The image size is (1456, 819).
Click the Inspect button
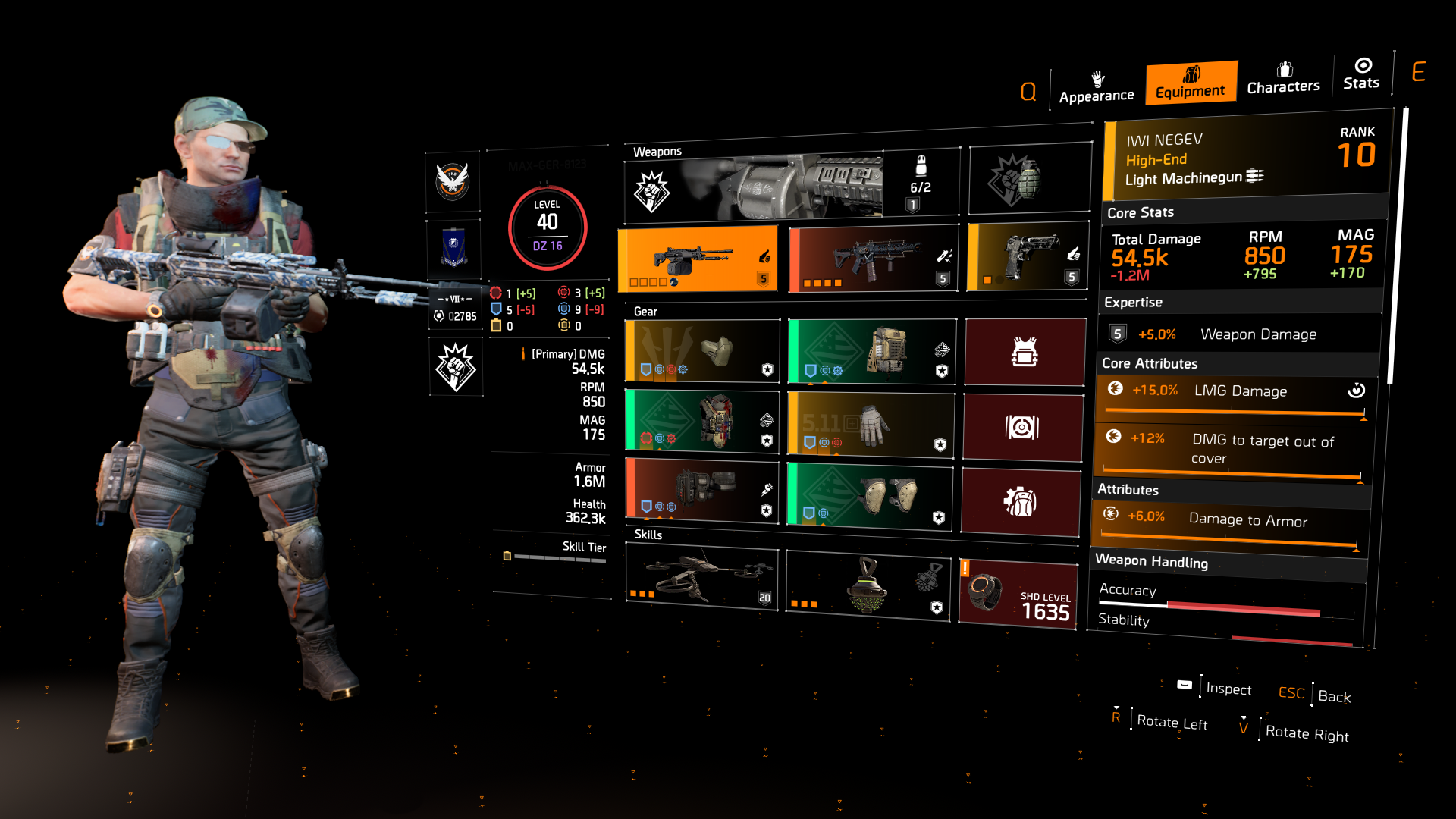click(x=1228, y=690)
